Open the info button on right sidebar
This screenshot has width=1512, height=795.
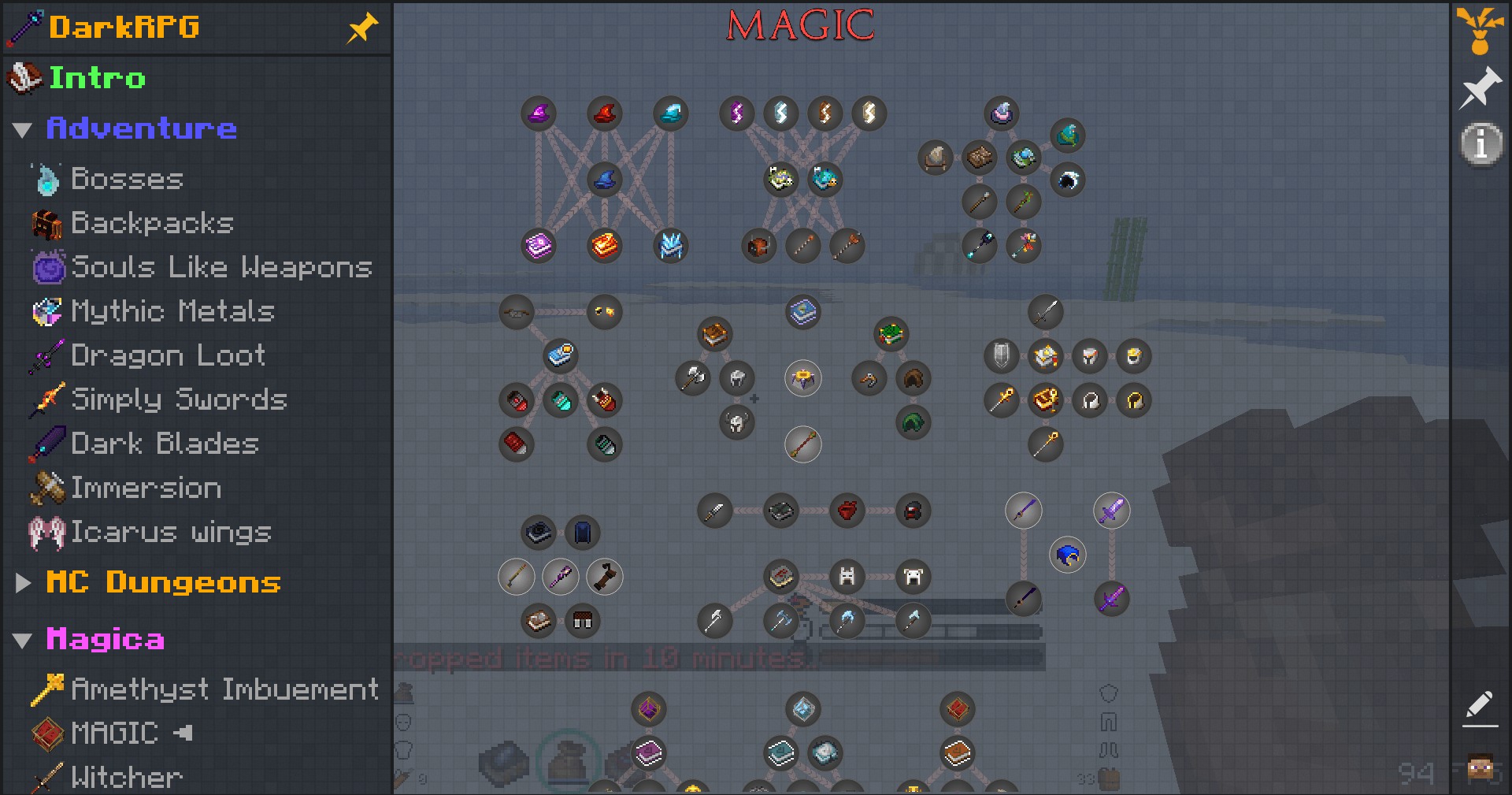(x=1480, y=144)
